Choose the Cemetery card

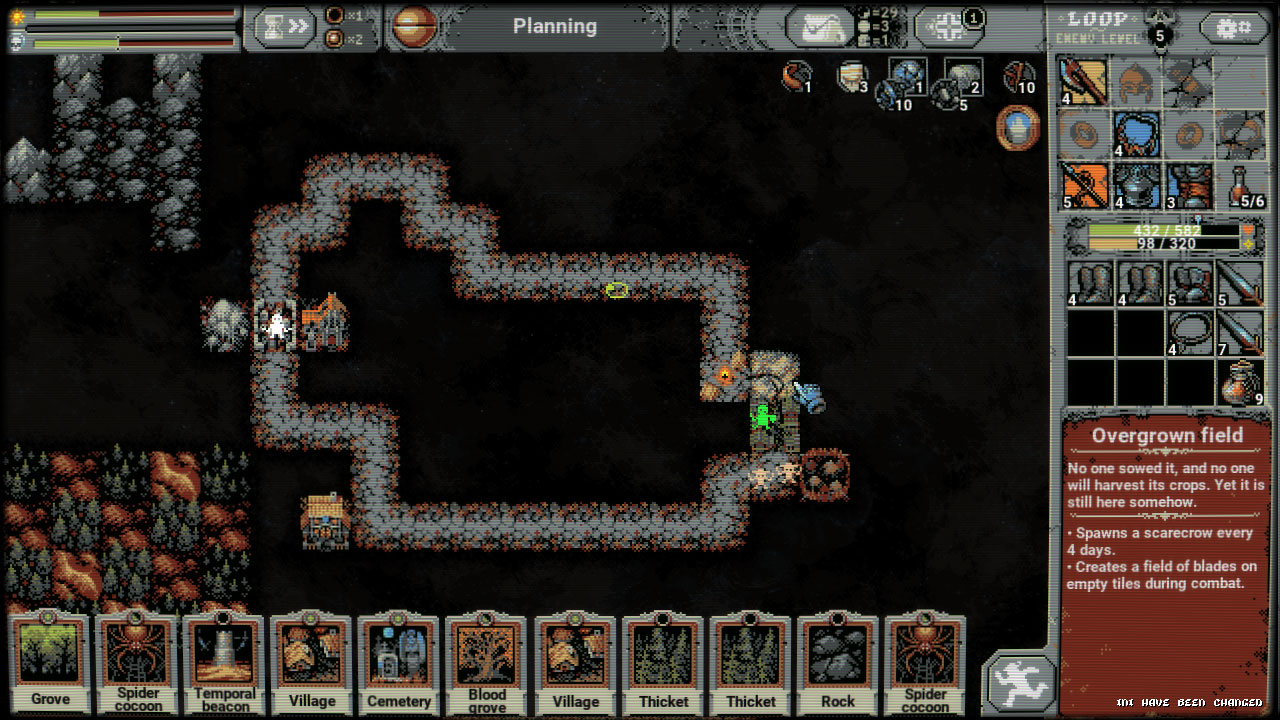pos(400,663)
